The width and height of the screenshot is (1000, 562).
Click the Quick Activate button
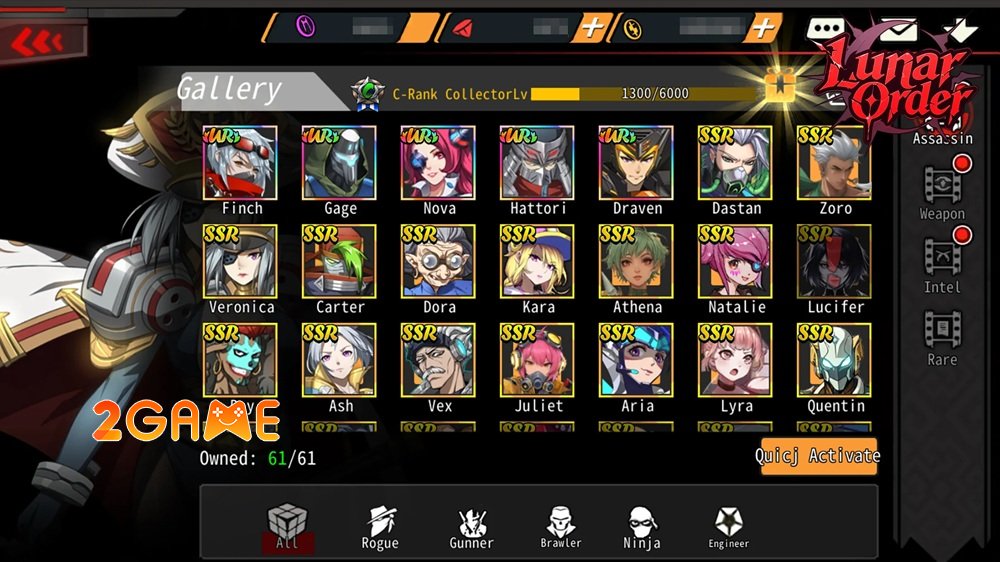(x=818, y=456)
